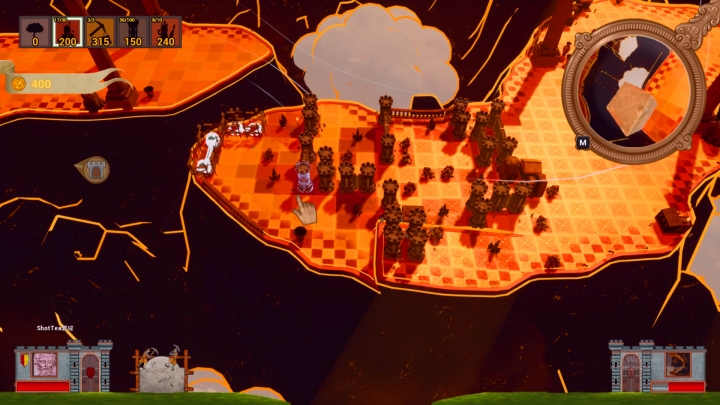The width and height of the screenshot is (720, 405).
Task: Pick the tower slot costing 150
Action: click(132, 32)
